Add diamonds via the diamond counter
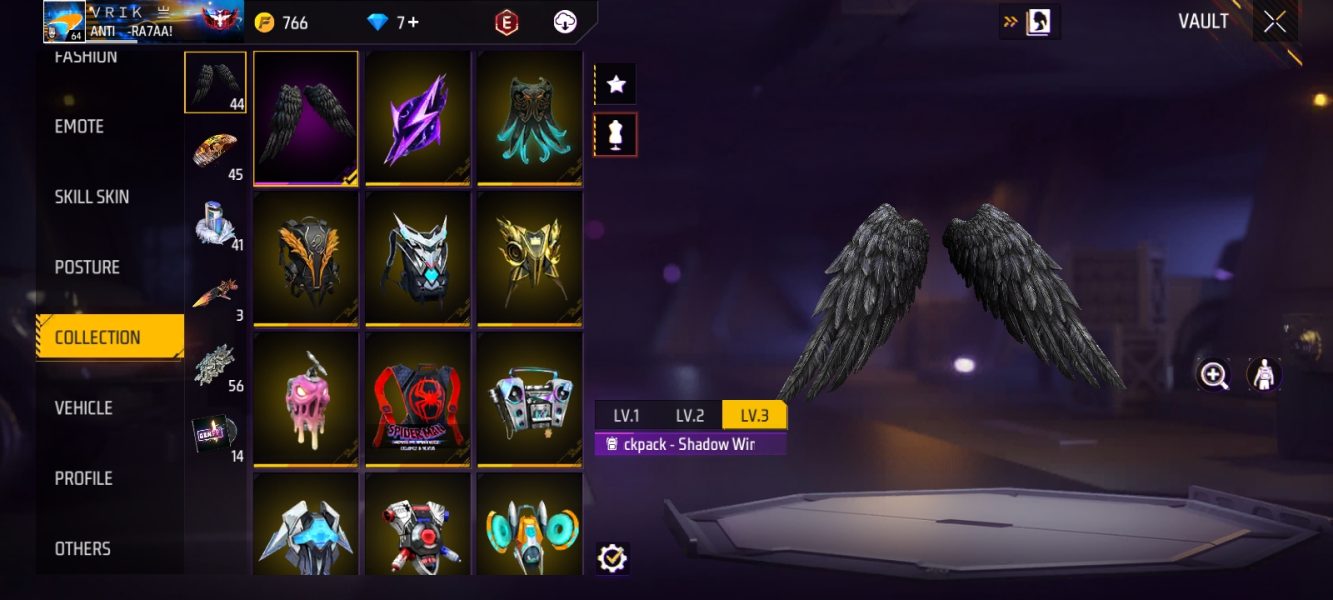This screenshot has height=600, width=1333. tap(394, 22)
